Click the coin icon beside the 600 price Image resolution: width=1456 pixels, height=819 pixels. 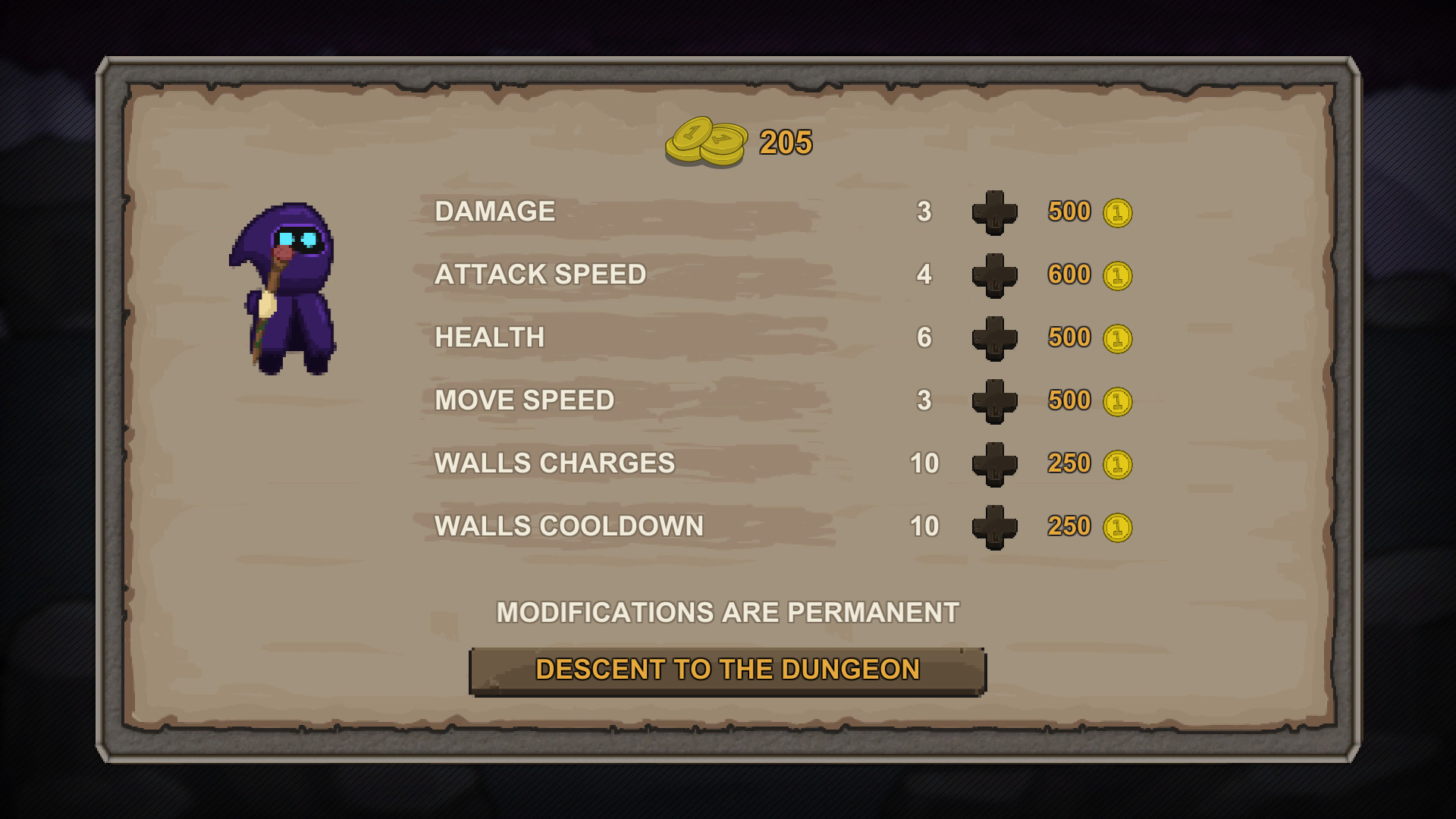1119,275
